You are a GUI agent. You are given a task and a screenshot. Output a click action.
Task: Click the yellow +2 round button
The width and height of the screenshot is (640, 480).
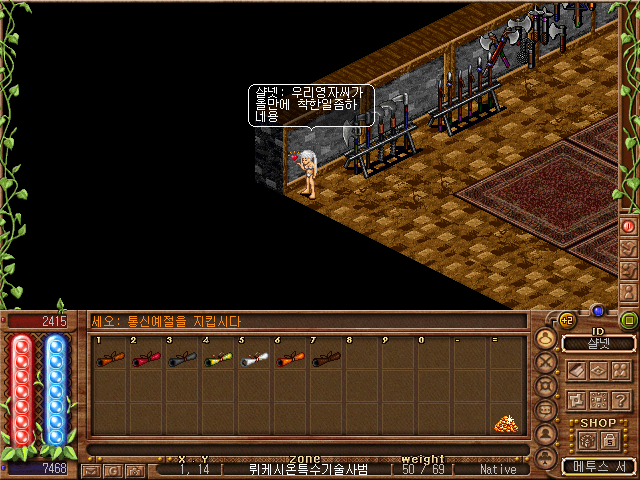(567, 320)
